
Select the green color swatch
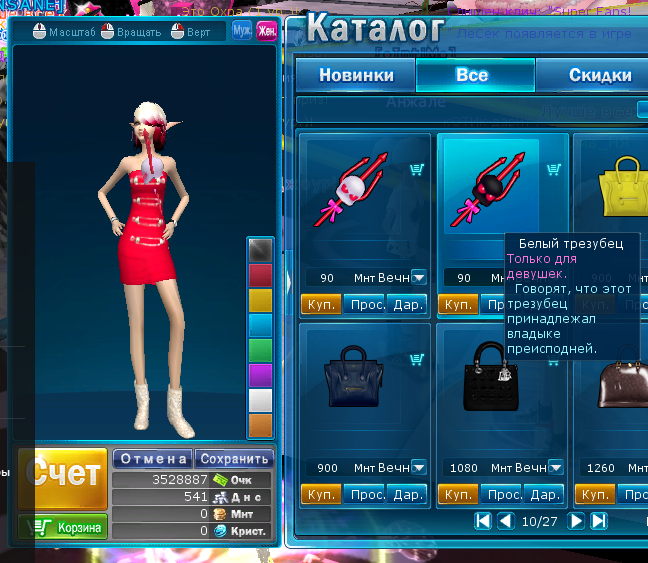(260, 350)
